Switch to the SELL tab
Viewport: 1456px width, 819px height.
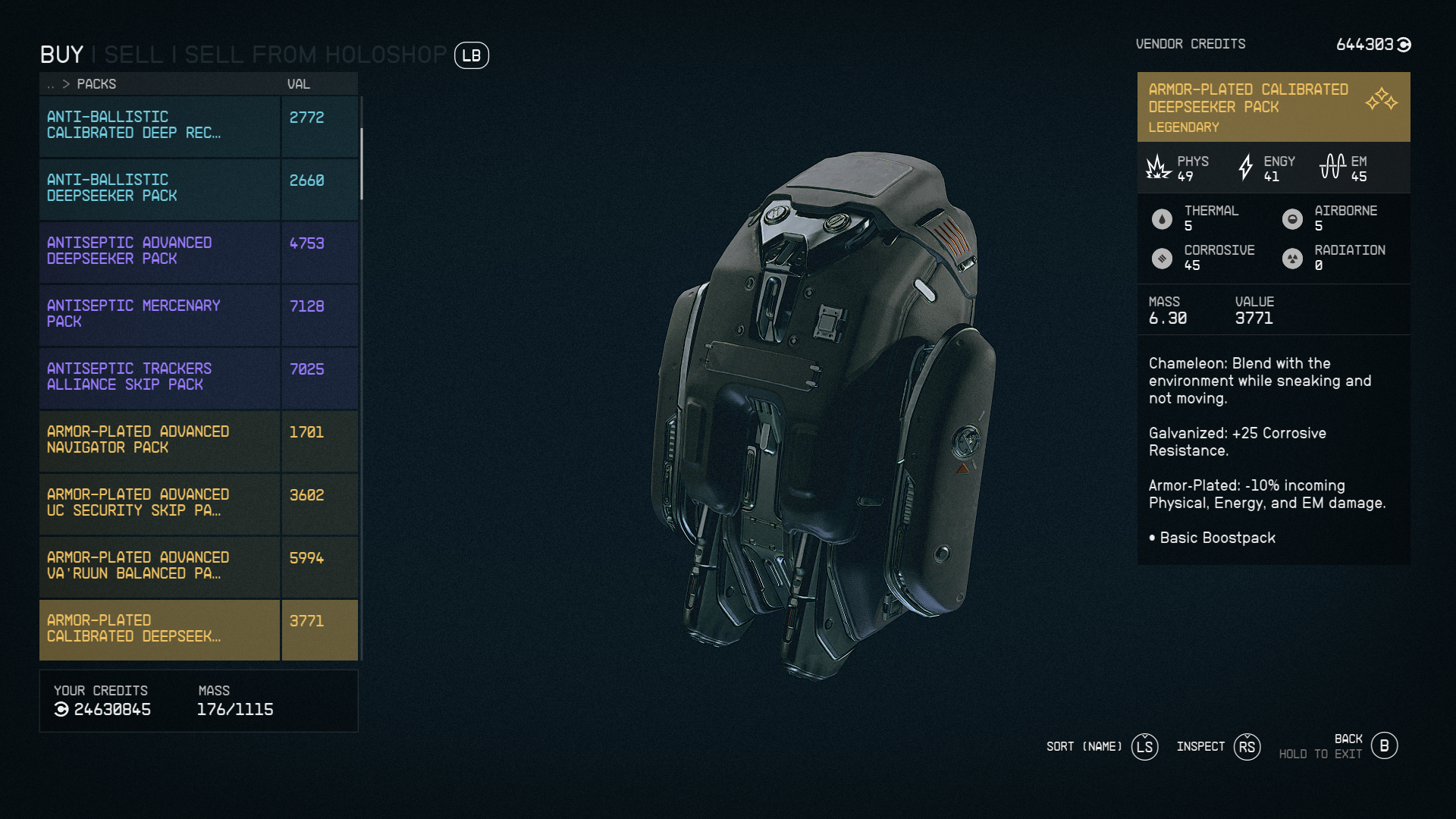click(x=134, y=55)
